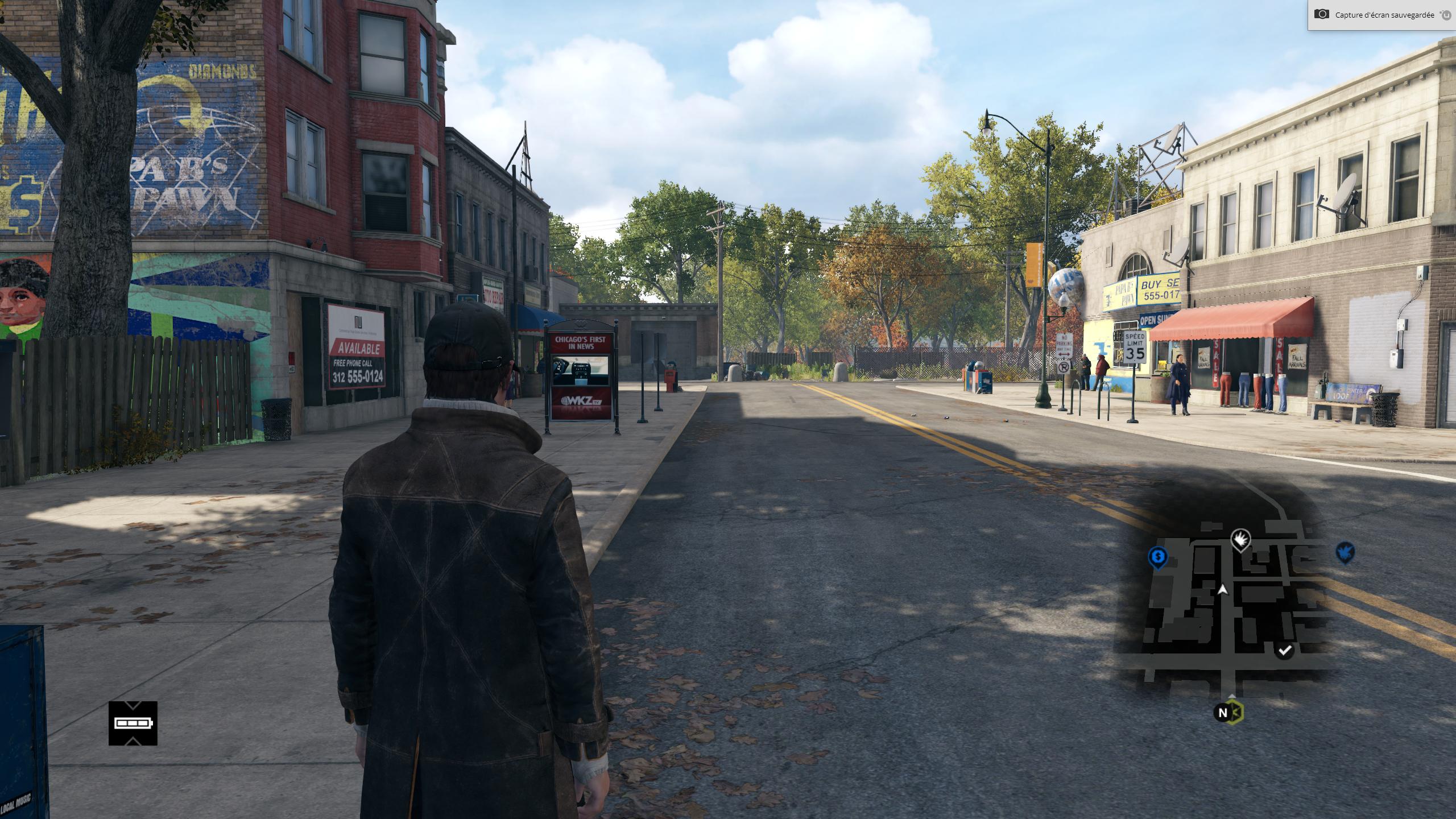The width and height of the screenshot is (1456, 819).
Task: Open the "Capture d'écran sauvegardée" notification
Action: point(1376,15)
